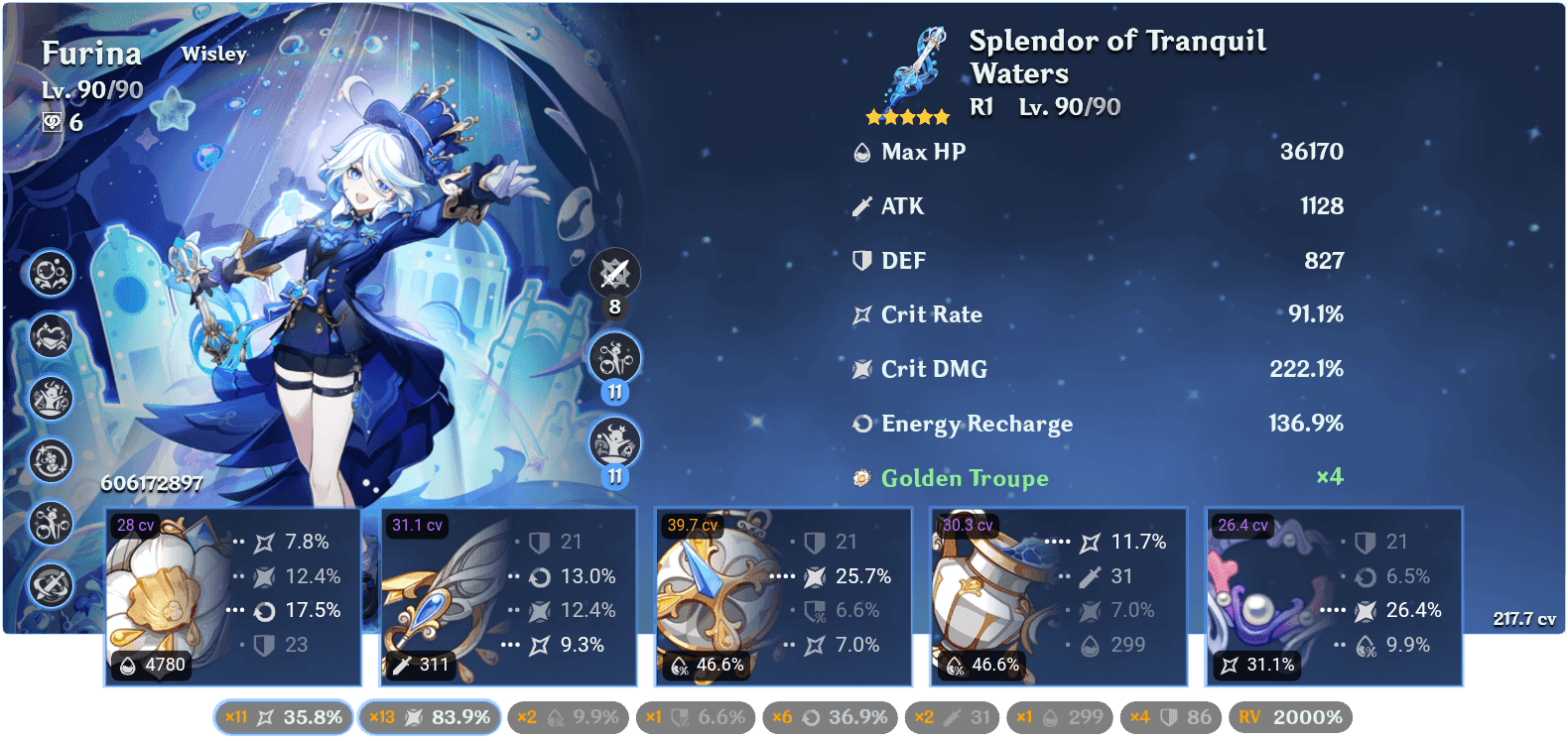This screenshot has height=741, width=1568.
Task: Toggle the Crit DMG 83.9% substat chip
Action: tap(429, 717)
